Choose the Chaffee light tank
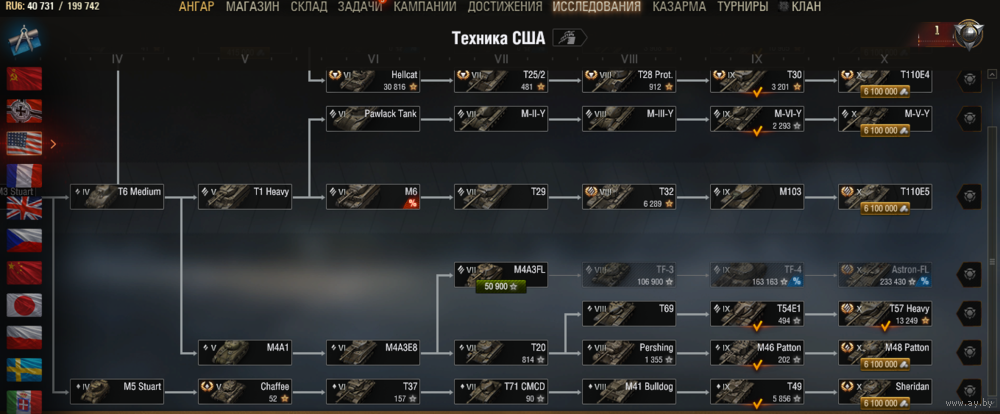The height and width of the screenshot is (414, 1000). click(x=245, y=391)
